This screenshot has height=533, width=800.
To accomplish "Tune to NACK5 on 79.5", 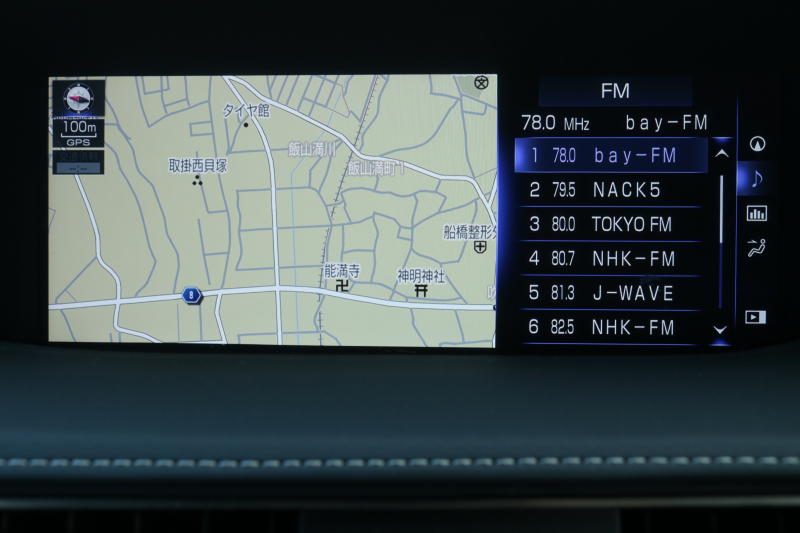I will point(610,190).
